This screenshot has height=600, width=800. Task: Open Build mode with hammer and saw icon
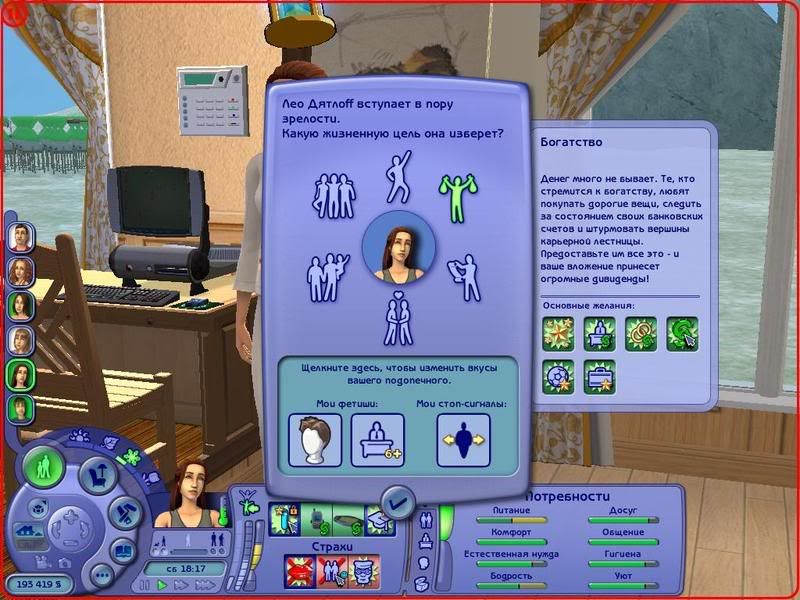123,513
